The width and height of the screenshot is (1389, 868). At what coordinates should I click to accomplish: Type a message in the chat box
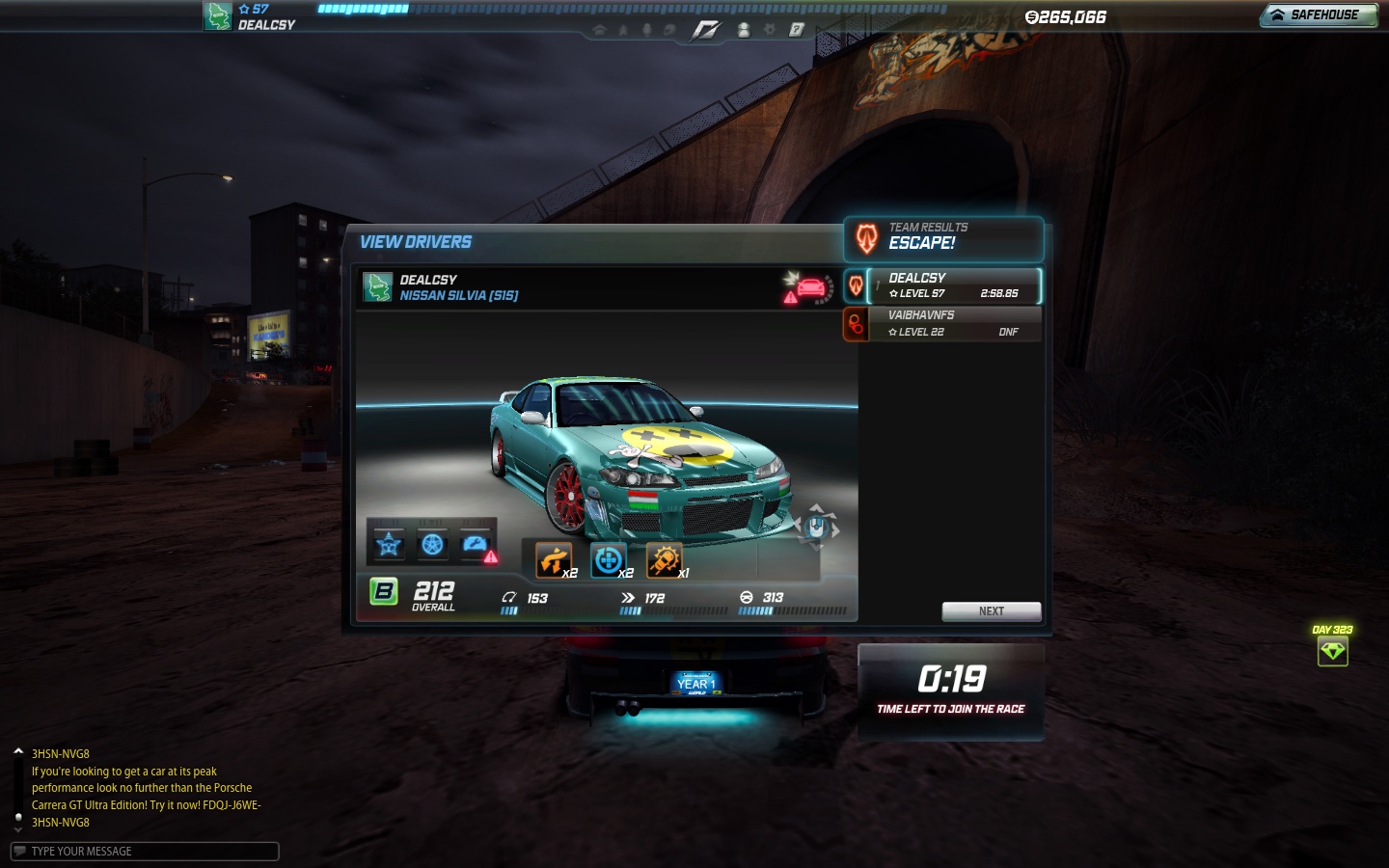145,852
